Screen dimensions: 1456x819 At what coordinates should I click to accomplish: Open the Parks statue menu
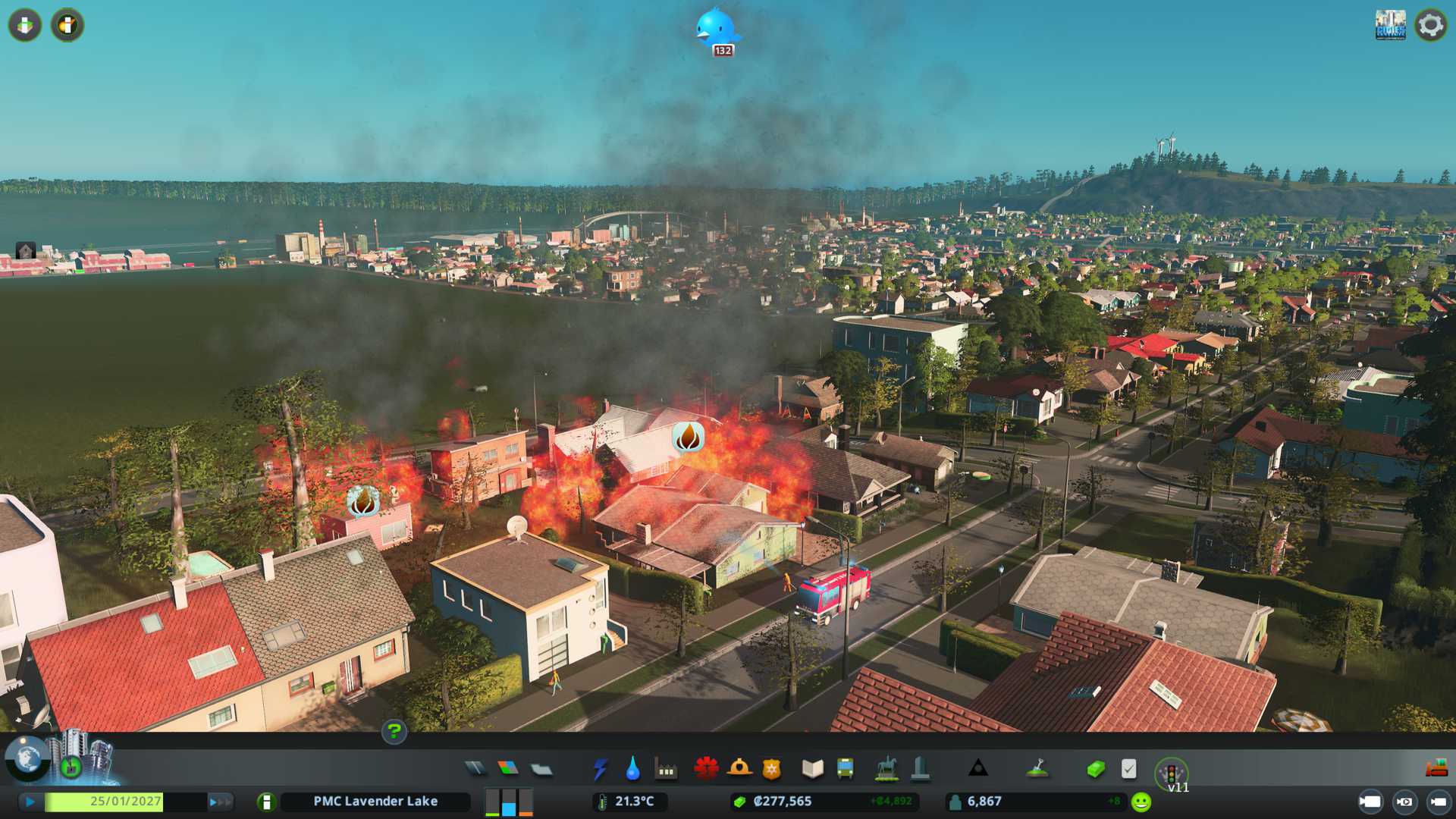pos(886,769)
